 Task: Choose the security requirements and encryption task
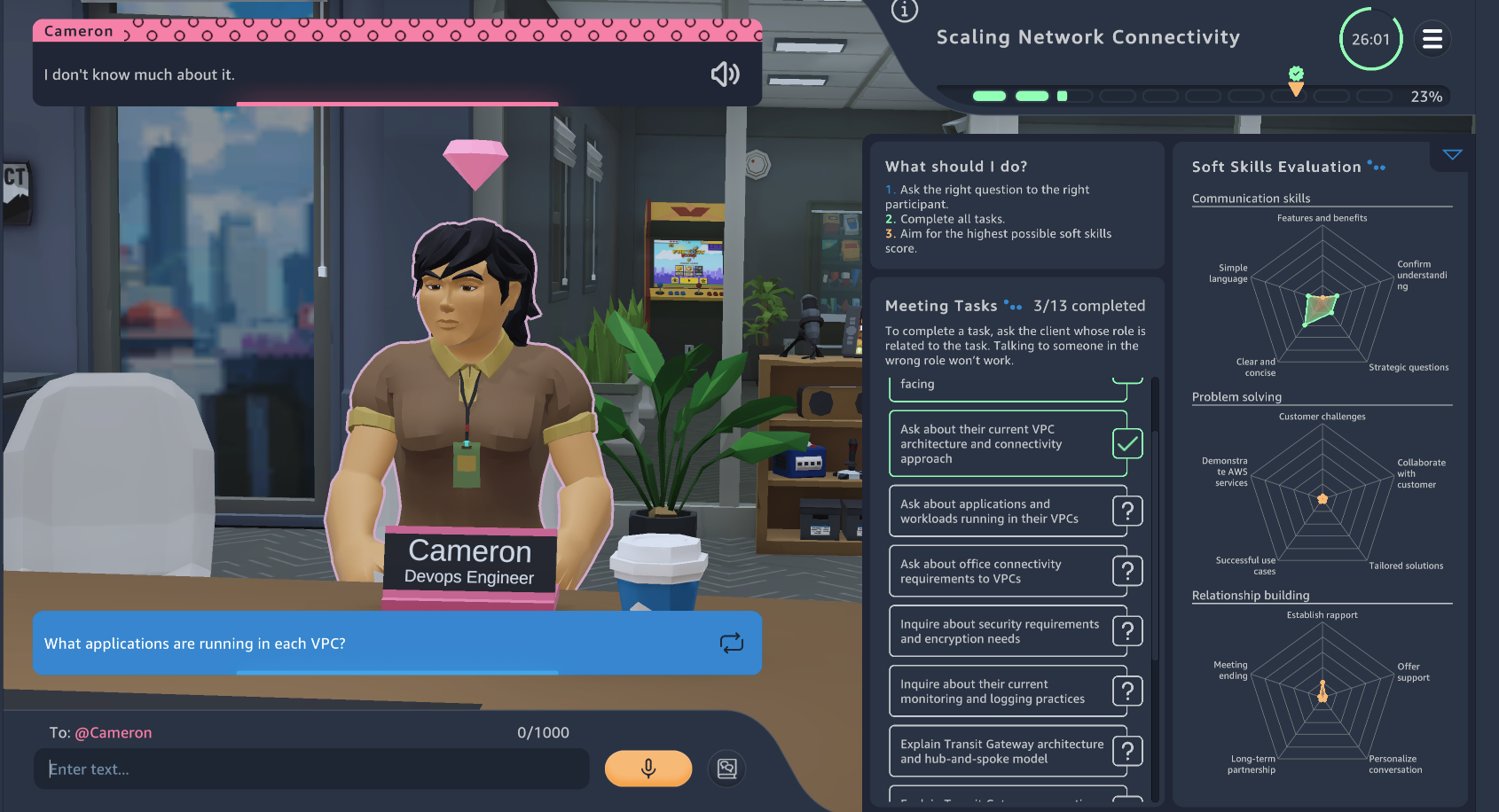(x=1002, y=631)
